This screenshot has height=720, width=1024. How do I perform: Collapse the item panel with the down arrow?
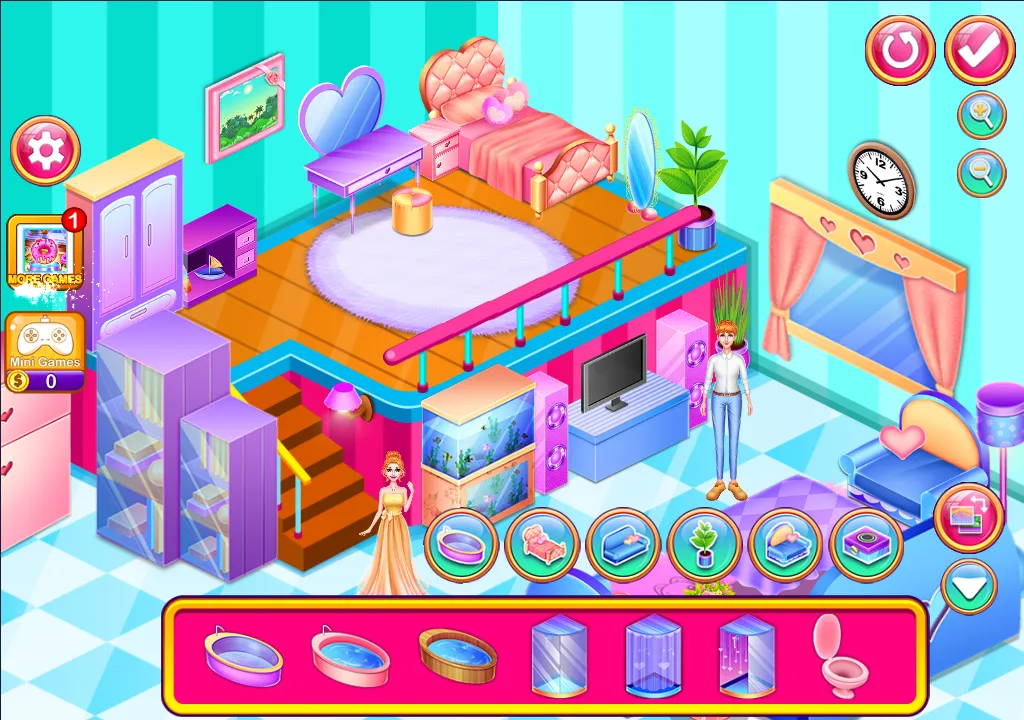click(x=968, y=587)
